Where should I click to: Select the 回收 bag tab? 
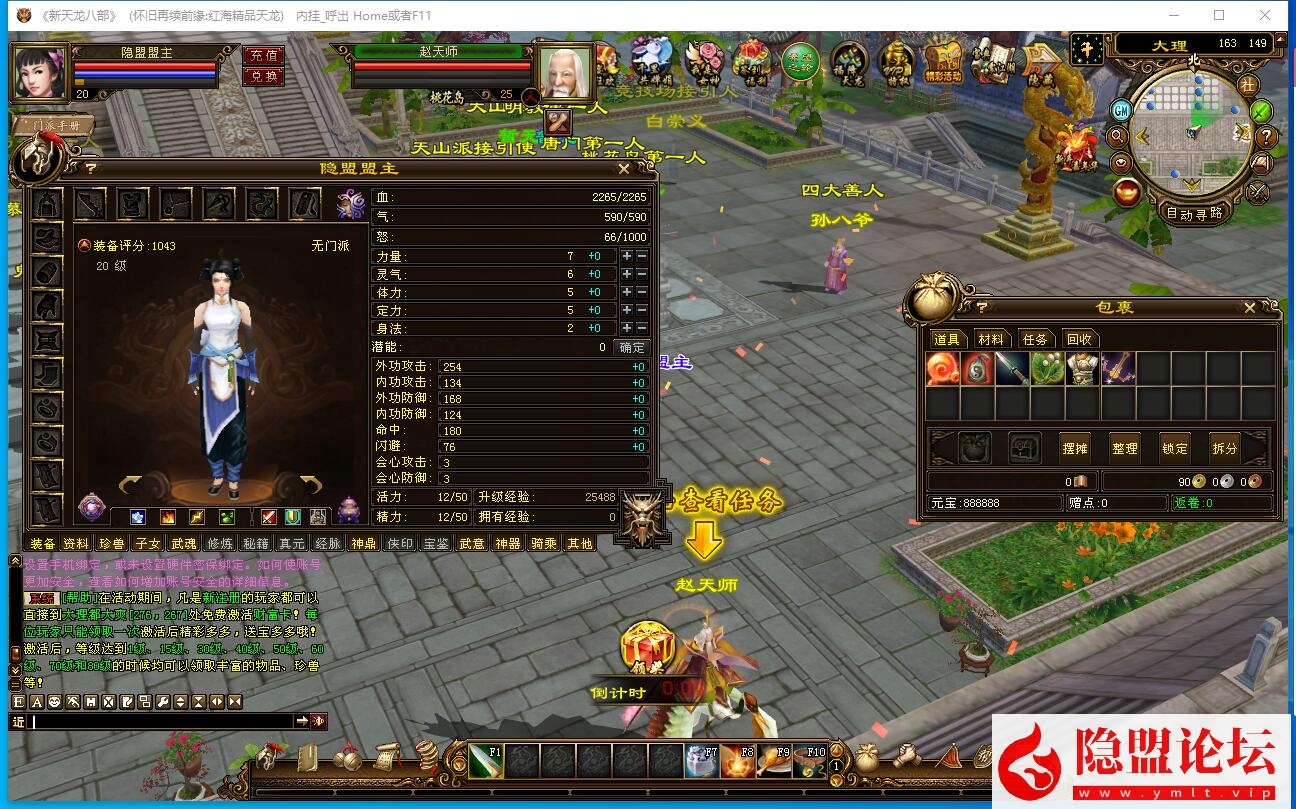pyautogui.click(x=1078, y=339)
